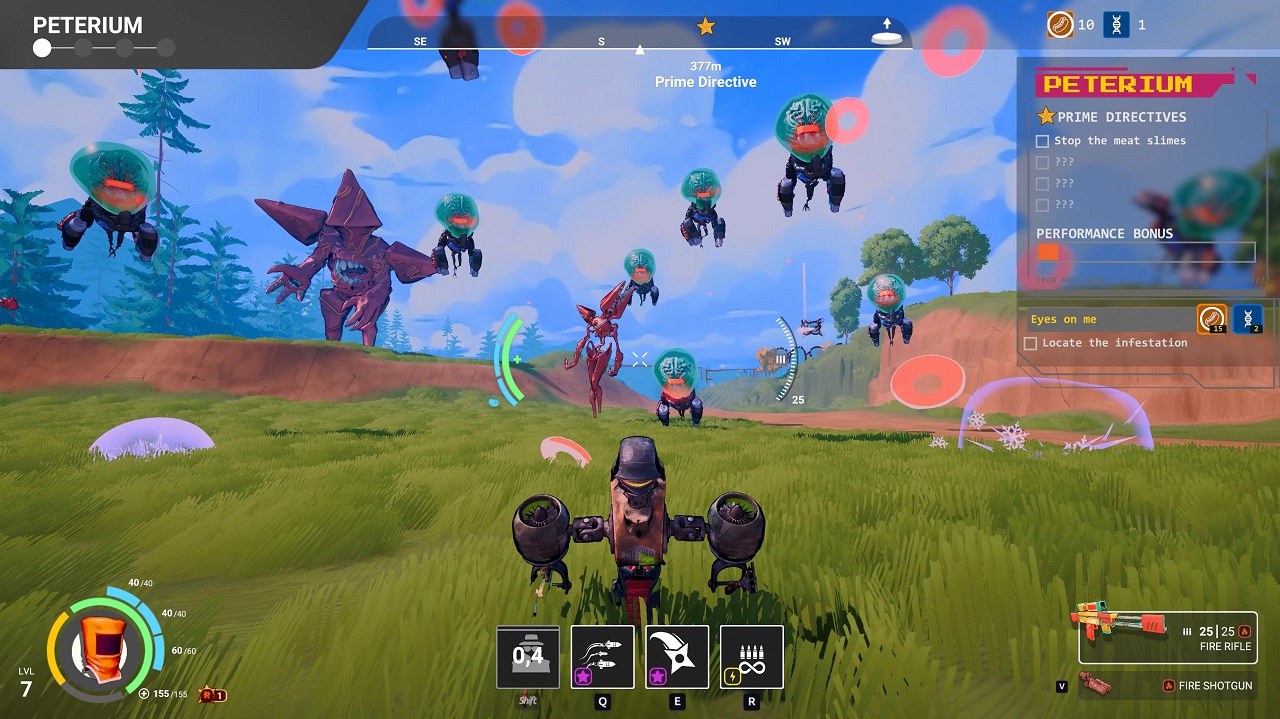
Task: Click the DNA strand currency icon
Action: click(x=1116, y=25)
